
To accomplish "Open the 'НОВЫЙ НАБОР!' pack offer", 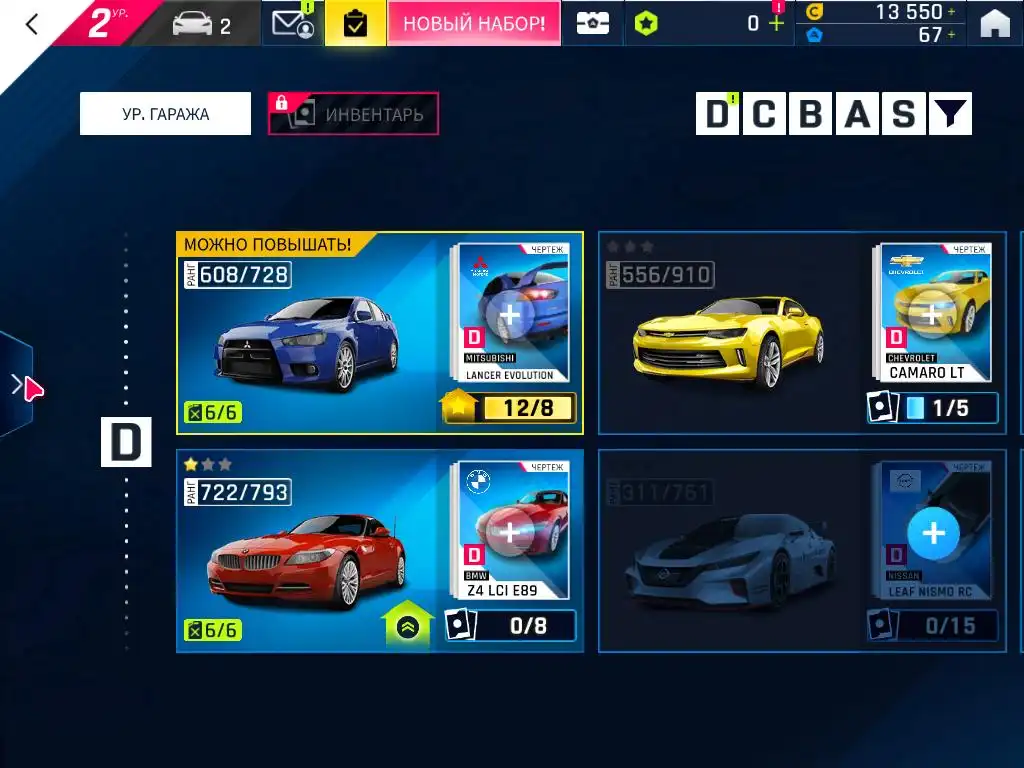I will [x=473, y=24].
